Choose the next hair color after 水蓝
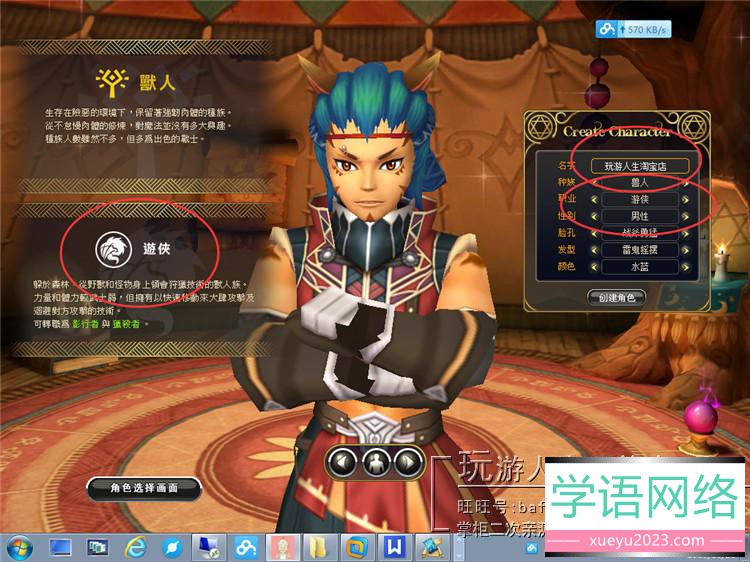The height and width of the screenshot is (562, 750). coord(685,266)
